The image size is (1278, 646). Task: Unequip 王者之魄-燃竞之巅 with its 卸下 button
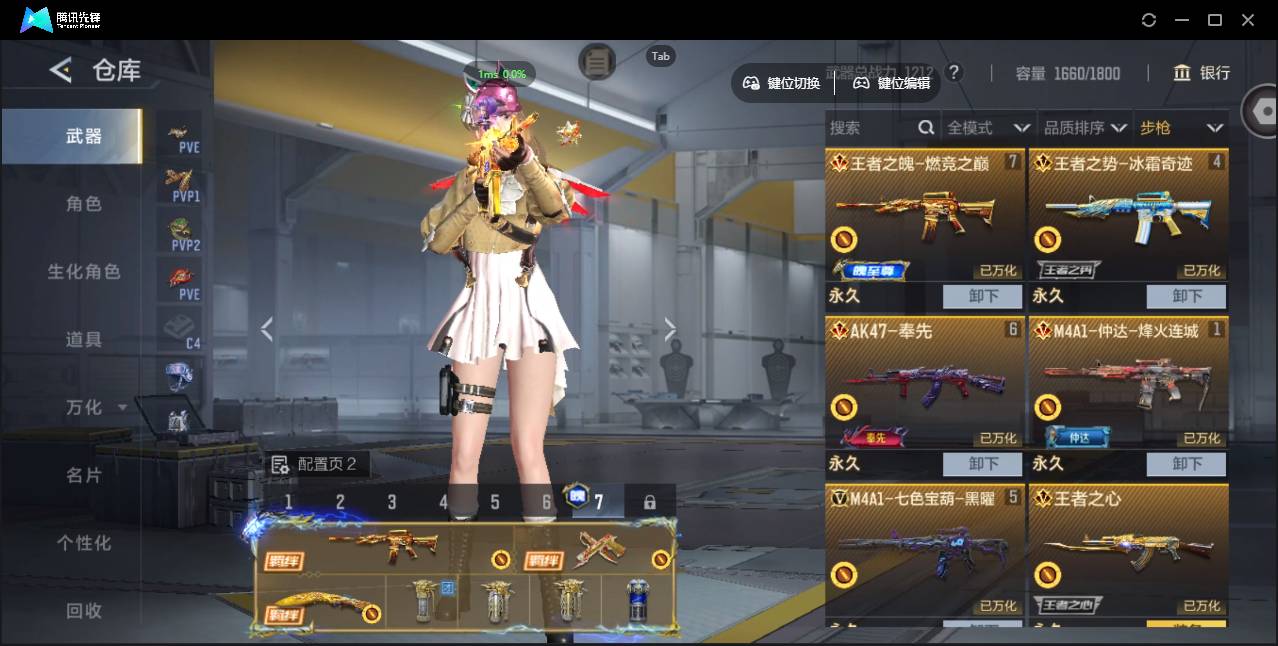983,296
